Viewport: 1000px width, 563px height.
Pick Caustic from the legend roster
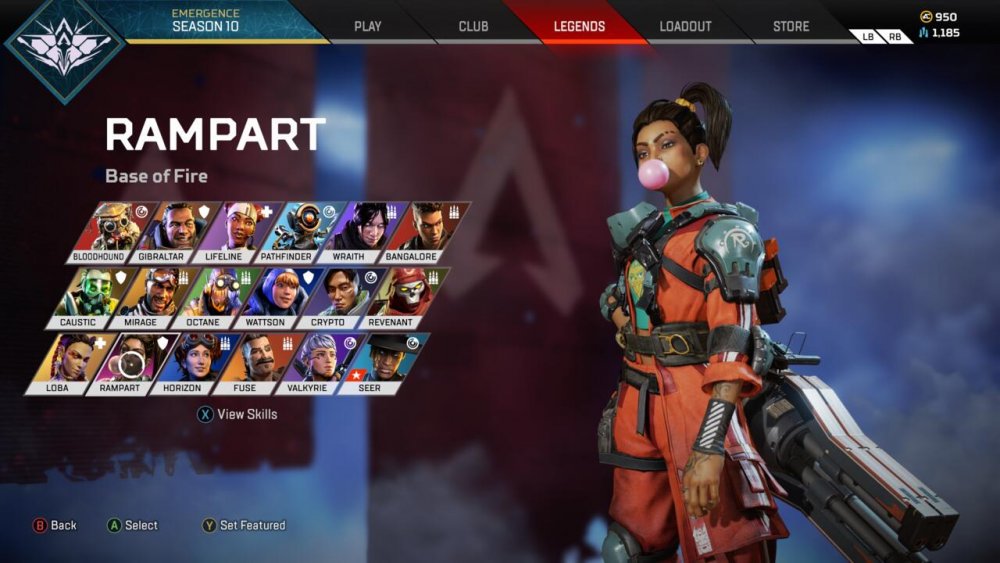coord(87,296)
